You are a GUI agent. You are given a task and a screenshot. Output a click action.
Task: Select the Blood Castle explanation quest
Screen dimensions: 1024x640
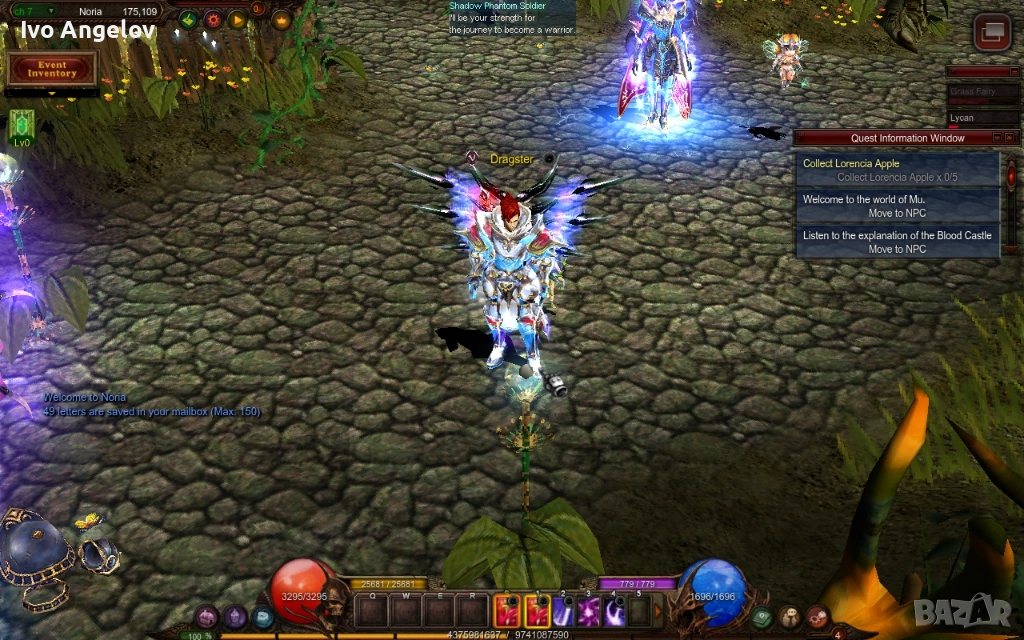(x=898, y=242)
